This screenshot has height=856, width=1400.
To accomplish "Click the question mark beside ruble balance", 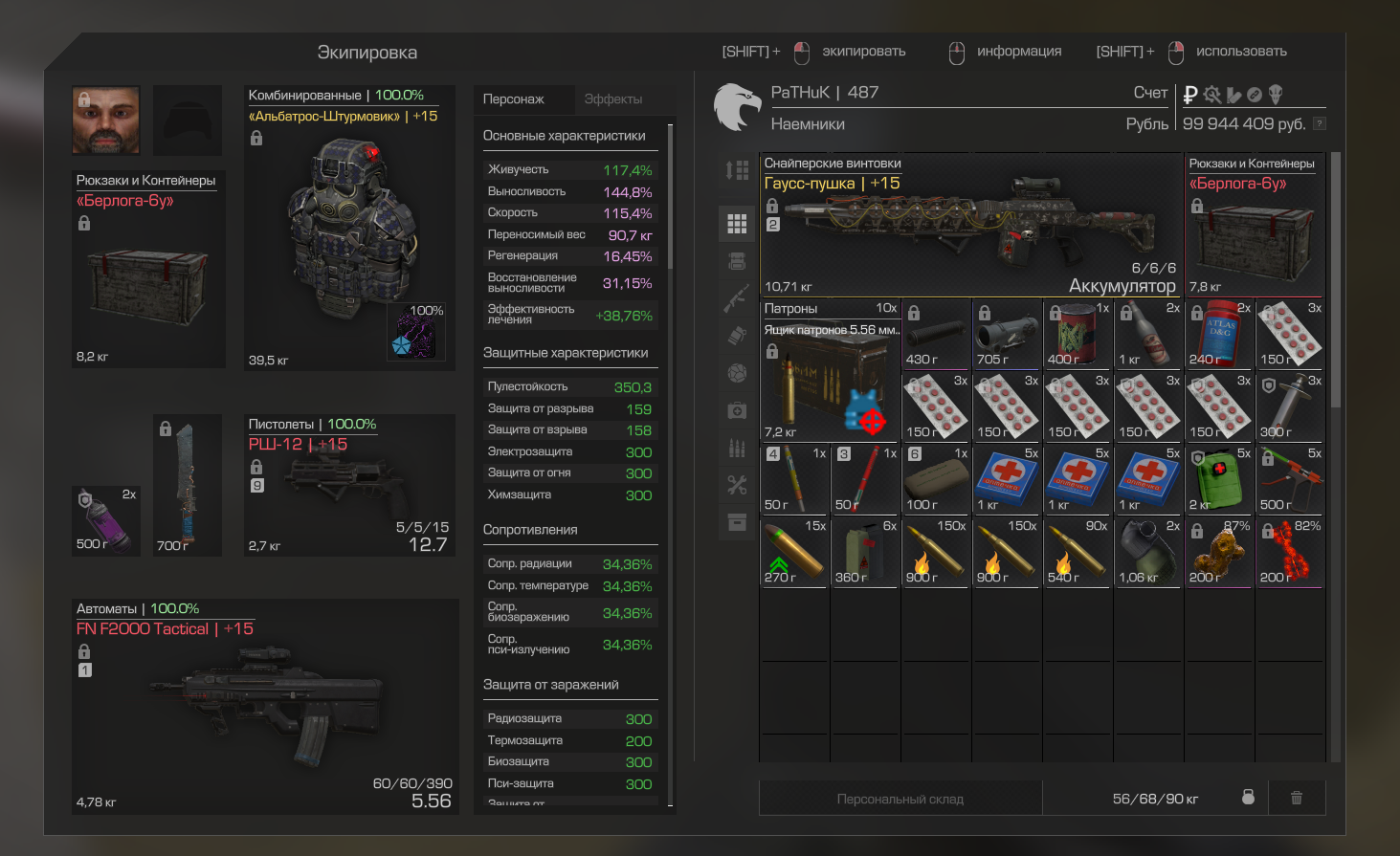I will (1319, 123).
